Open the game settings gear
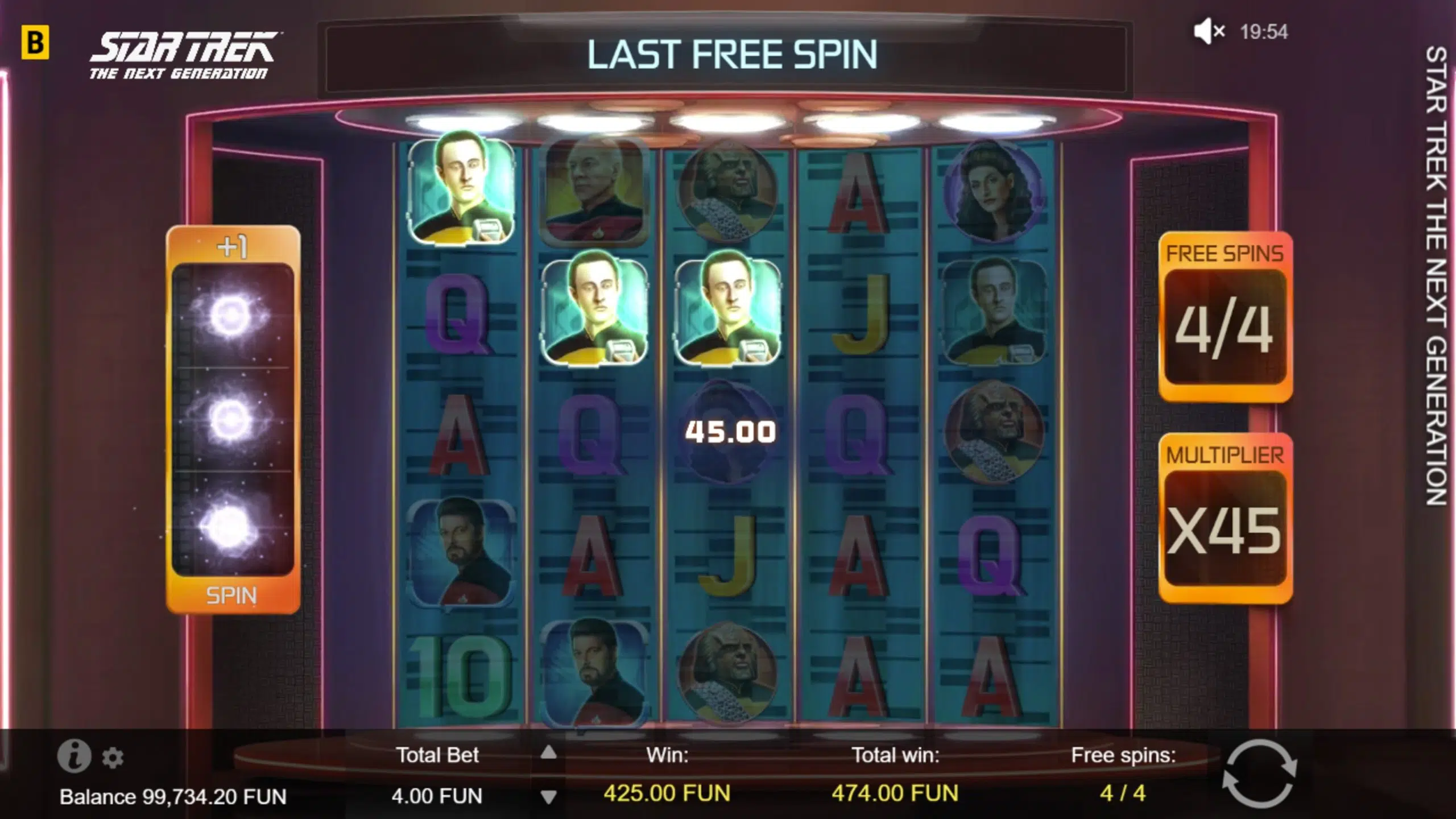This screenshot has height=819, width=1456. [114, 756]
